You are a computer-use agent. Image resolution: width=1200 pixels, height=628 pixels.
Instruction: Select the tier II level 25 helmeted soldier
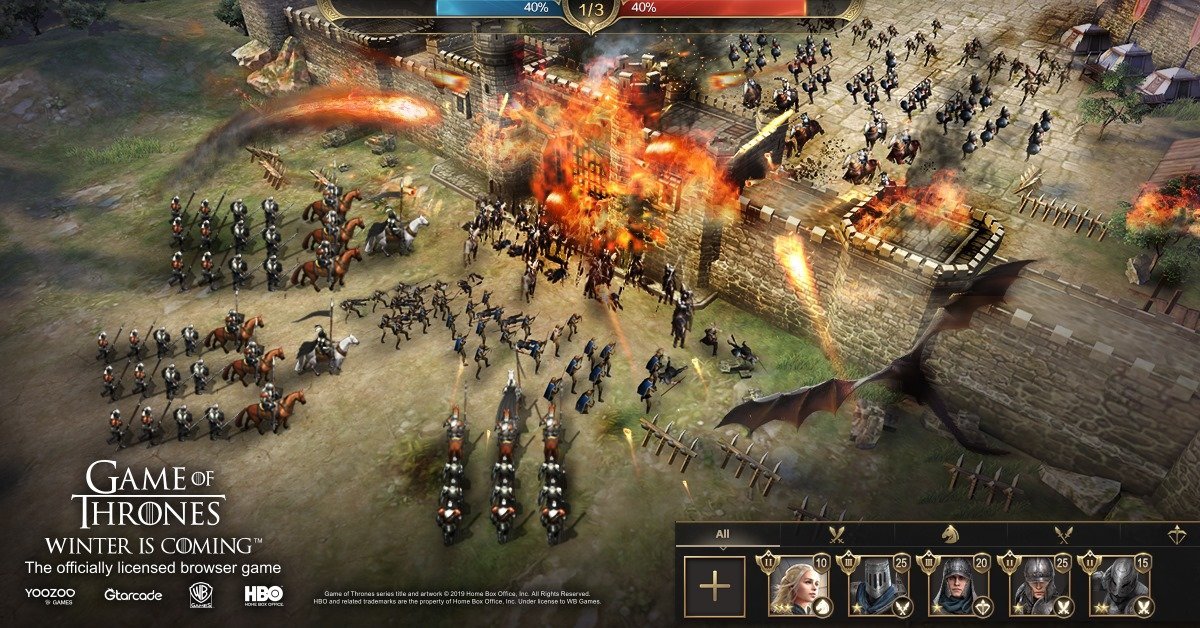pyautogui.click(x=1042, y=586)
